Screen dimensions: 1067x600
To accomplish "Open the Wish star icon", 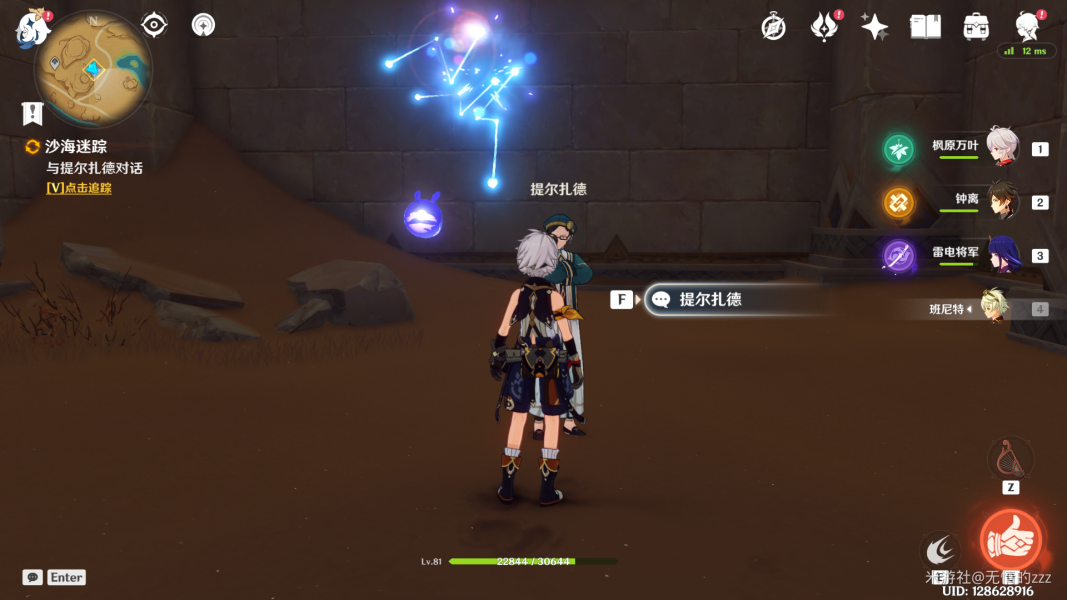I will click(875, 27).
